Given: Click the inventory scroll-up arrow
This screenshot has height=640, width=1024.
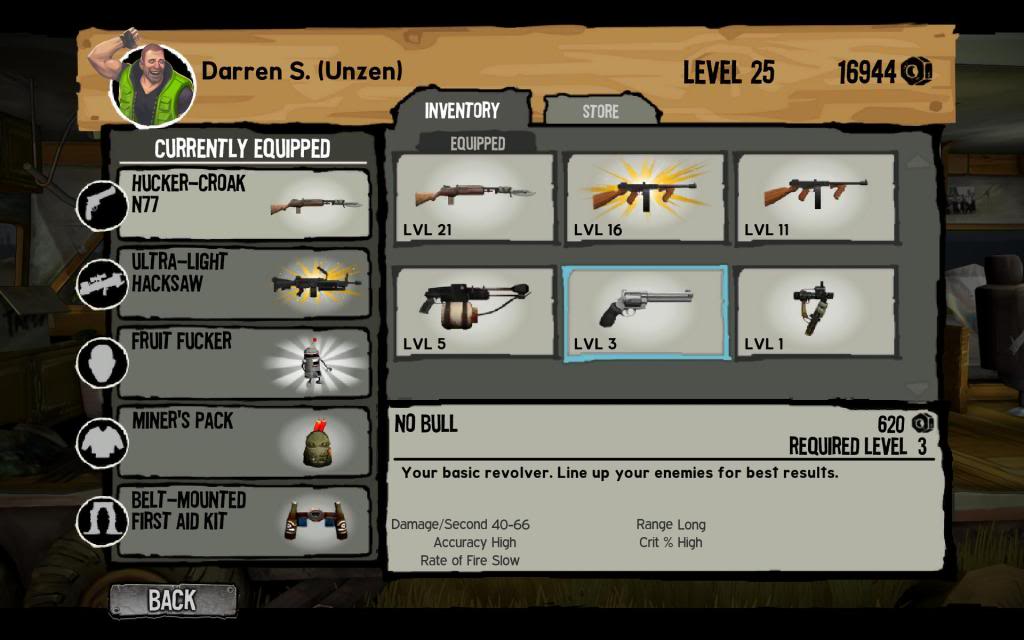Looking at the screenshot, I should pos(917,160).
